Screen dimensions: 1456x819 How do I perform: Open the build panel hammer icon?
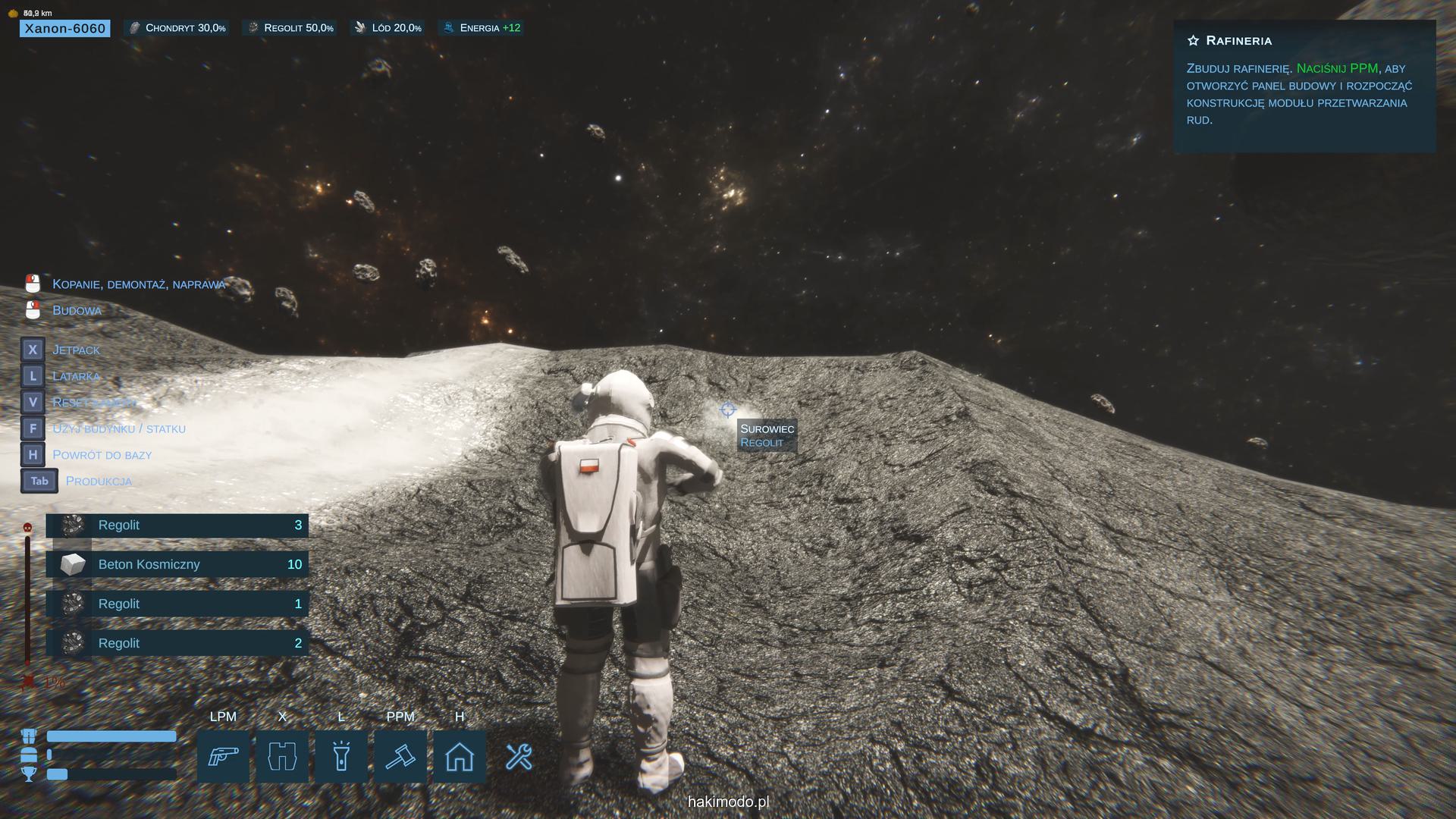400,756
